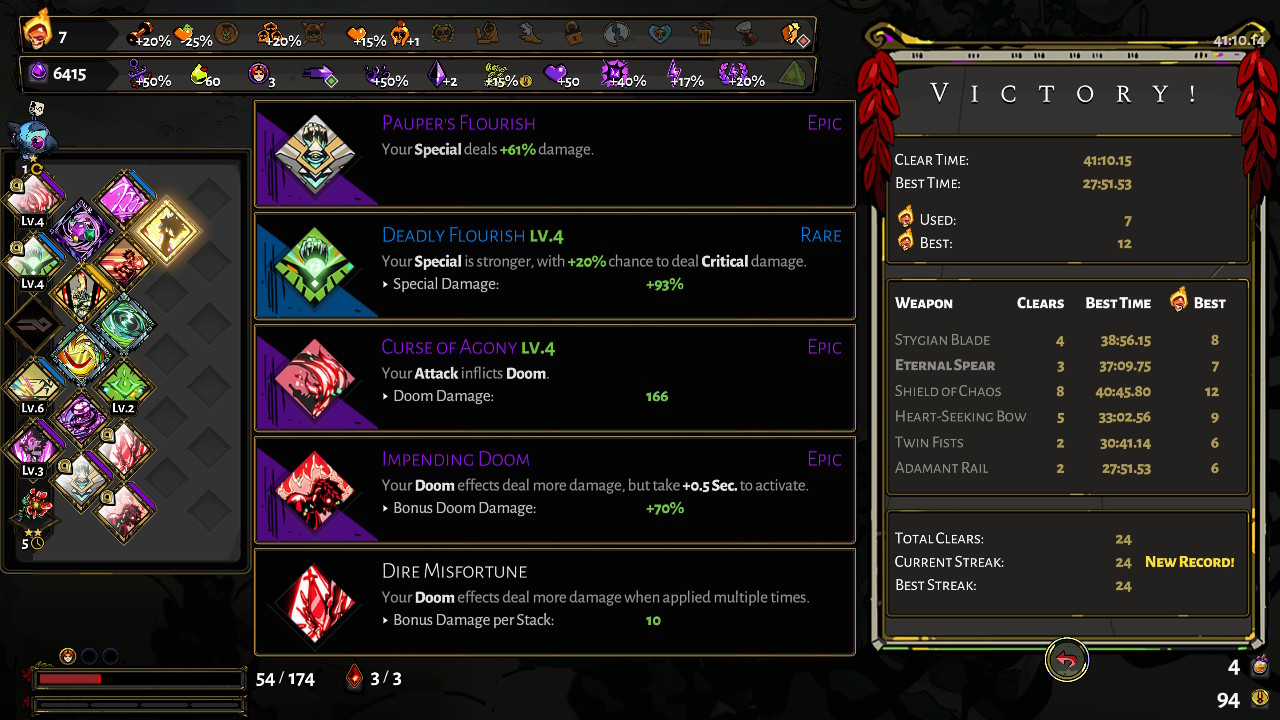Select the Shield of Chaos row
Screen dimensions: 1280x720
(x=1066, y=391)
